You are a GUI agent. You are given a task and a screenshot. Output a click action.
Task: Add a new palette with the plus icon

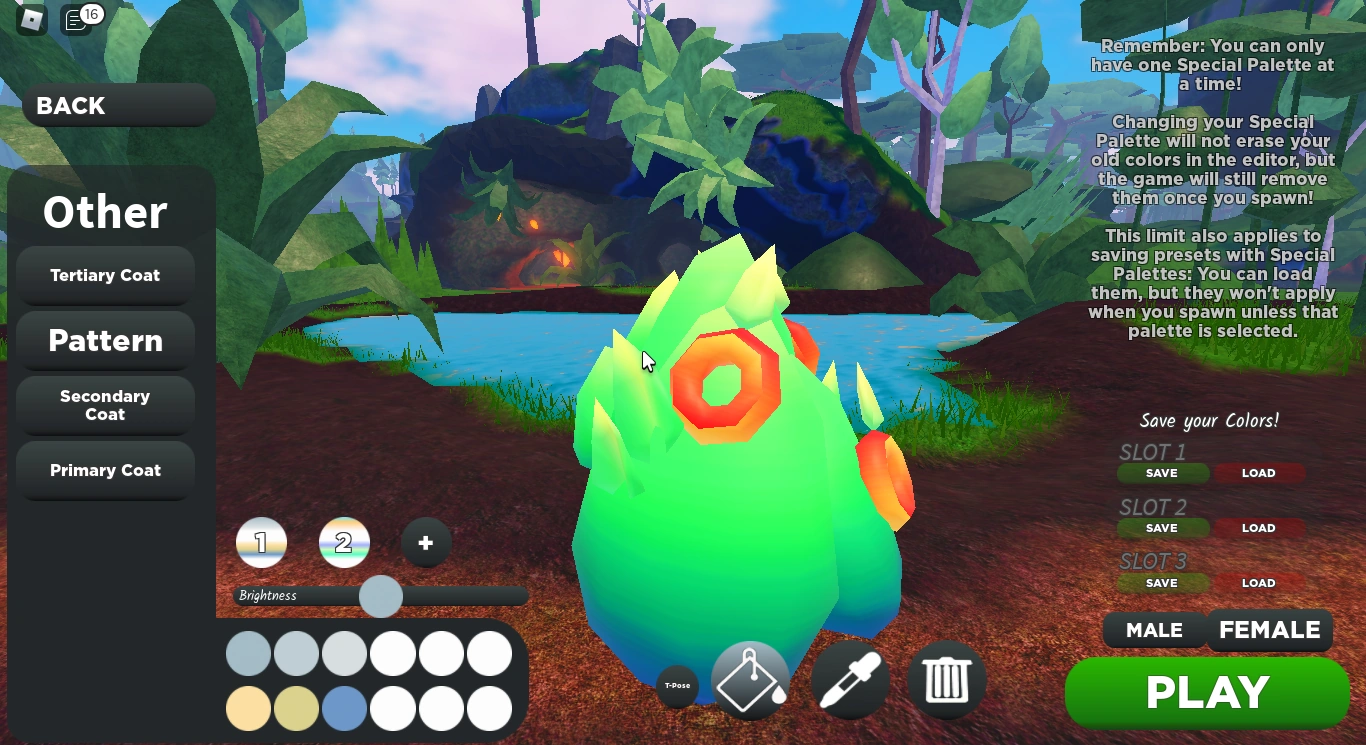[426, 542]
